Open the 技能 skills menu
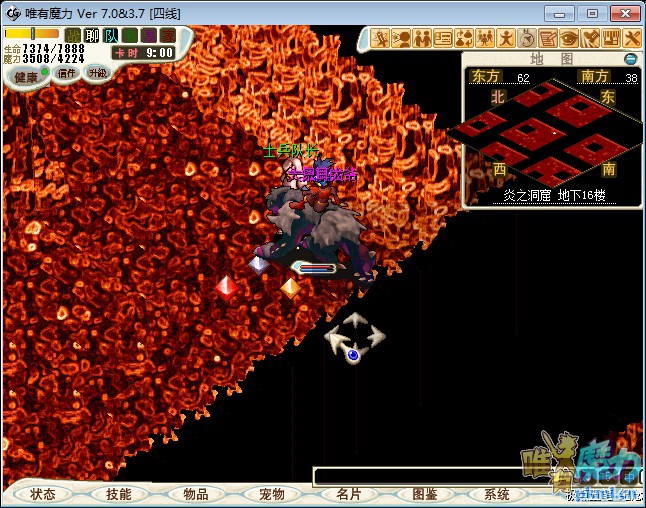 coord(118,494)
